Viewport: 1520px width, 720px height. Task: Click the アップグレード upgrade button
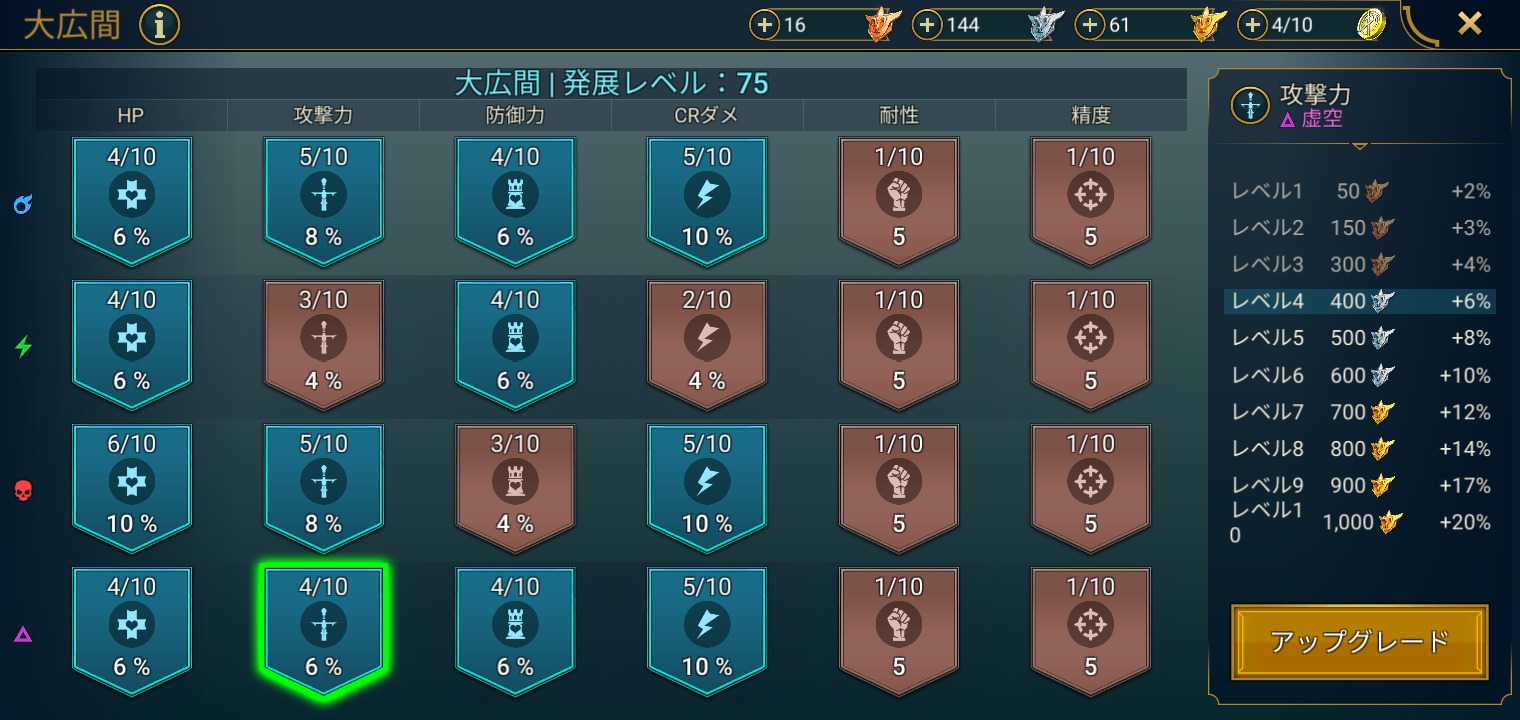(1359, 641)
